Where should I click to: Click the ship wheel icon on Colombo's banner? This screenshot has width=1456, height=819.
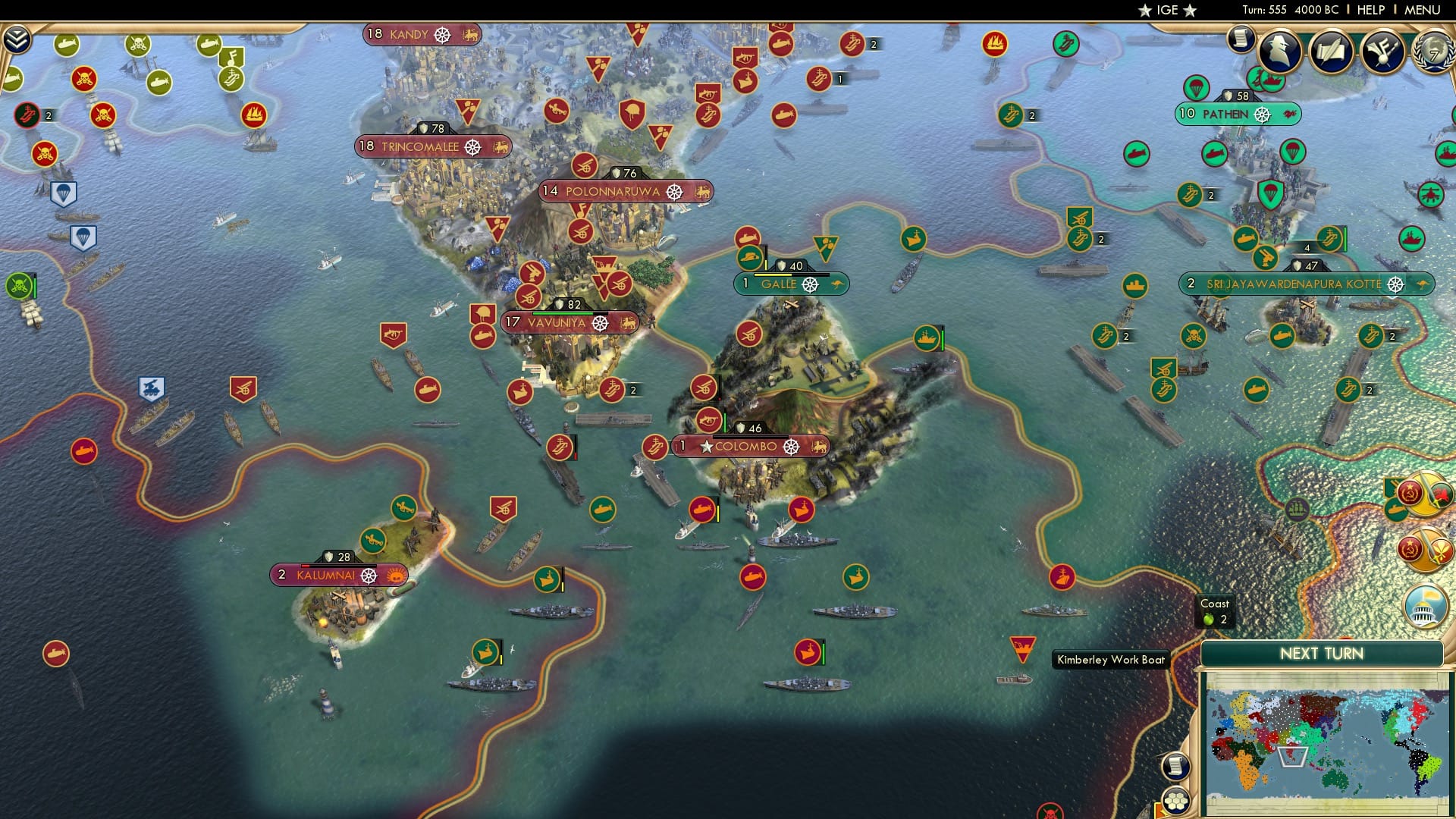(793, 447)
